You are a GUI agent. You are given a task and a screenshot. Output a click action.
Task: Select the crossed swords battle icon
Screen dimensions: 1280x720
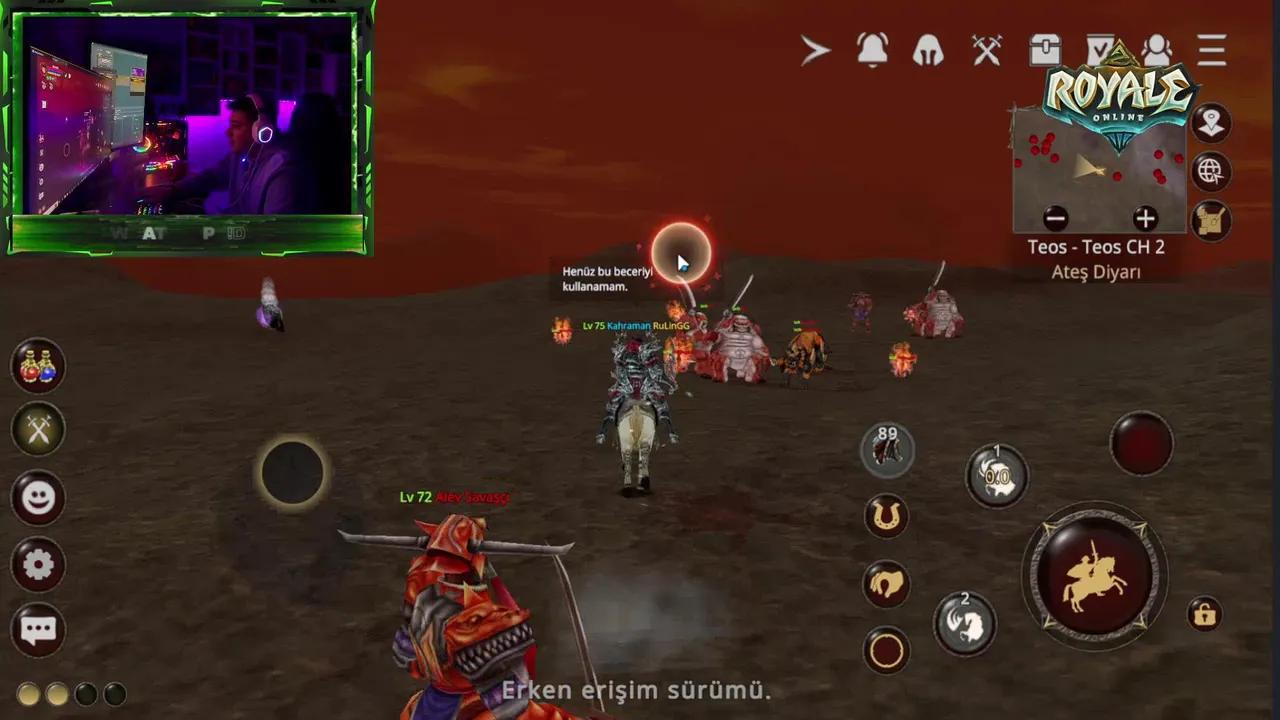(986, 52)
